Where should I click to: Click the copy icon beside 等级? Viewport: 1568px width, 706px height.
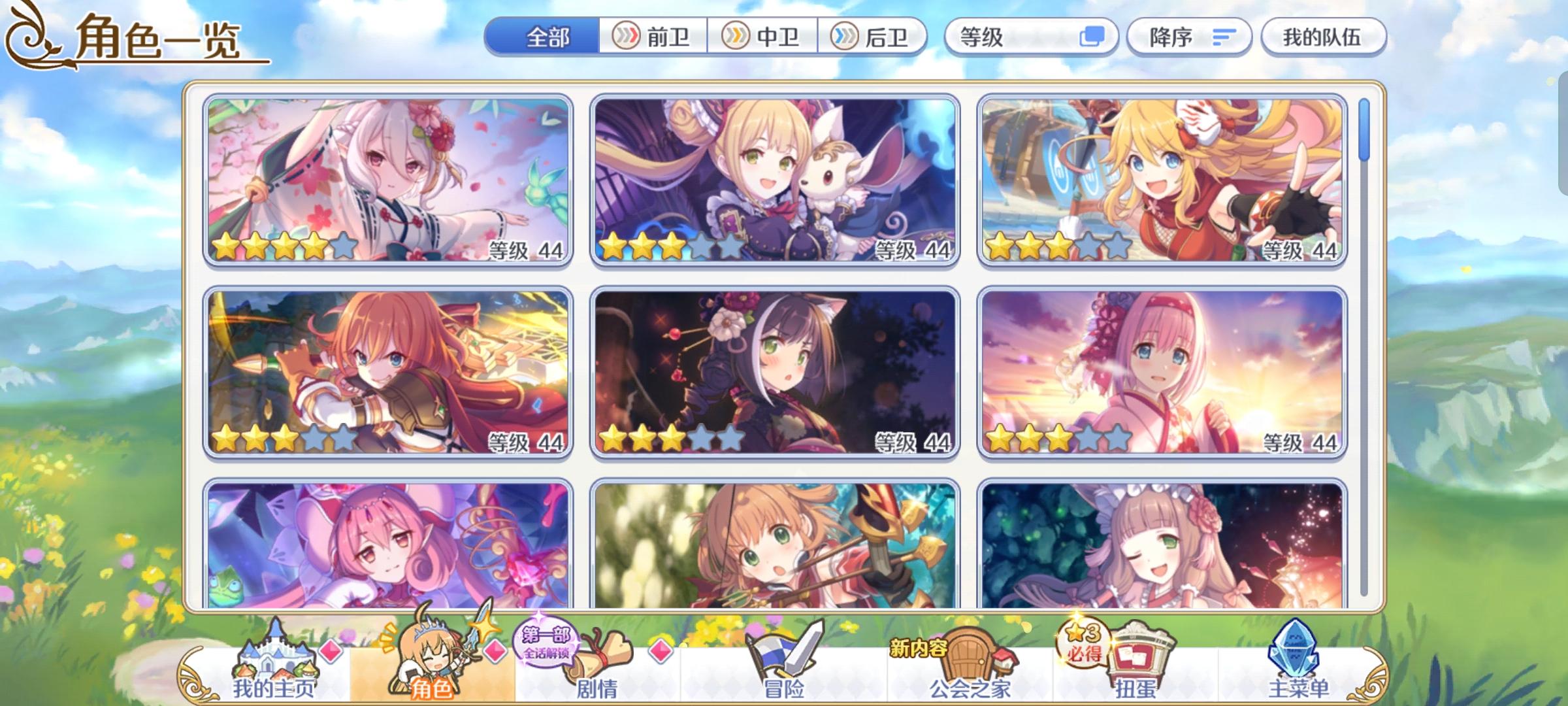pyautogui.click(x=1092, y=37)
